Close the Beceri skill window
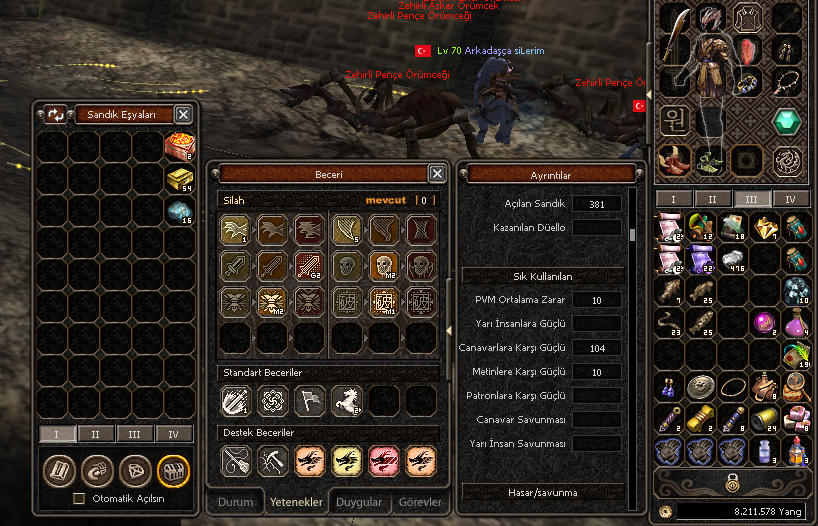 point(437,174)
